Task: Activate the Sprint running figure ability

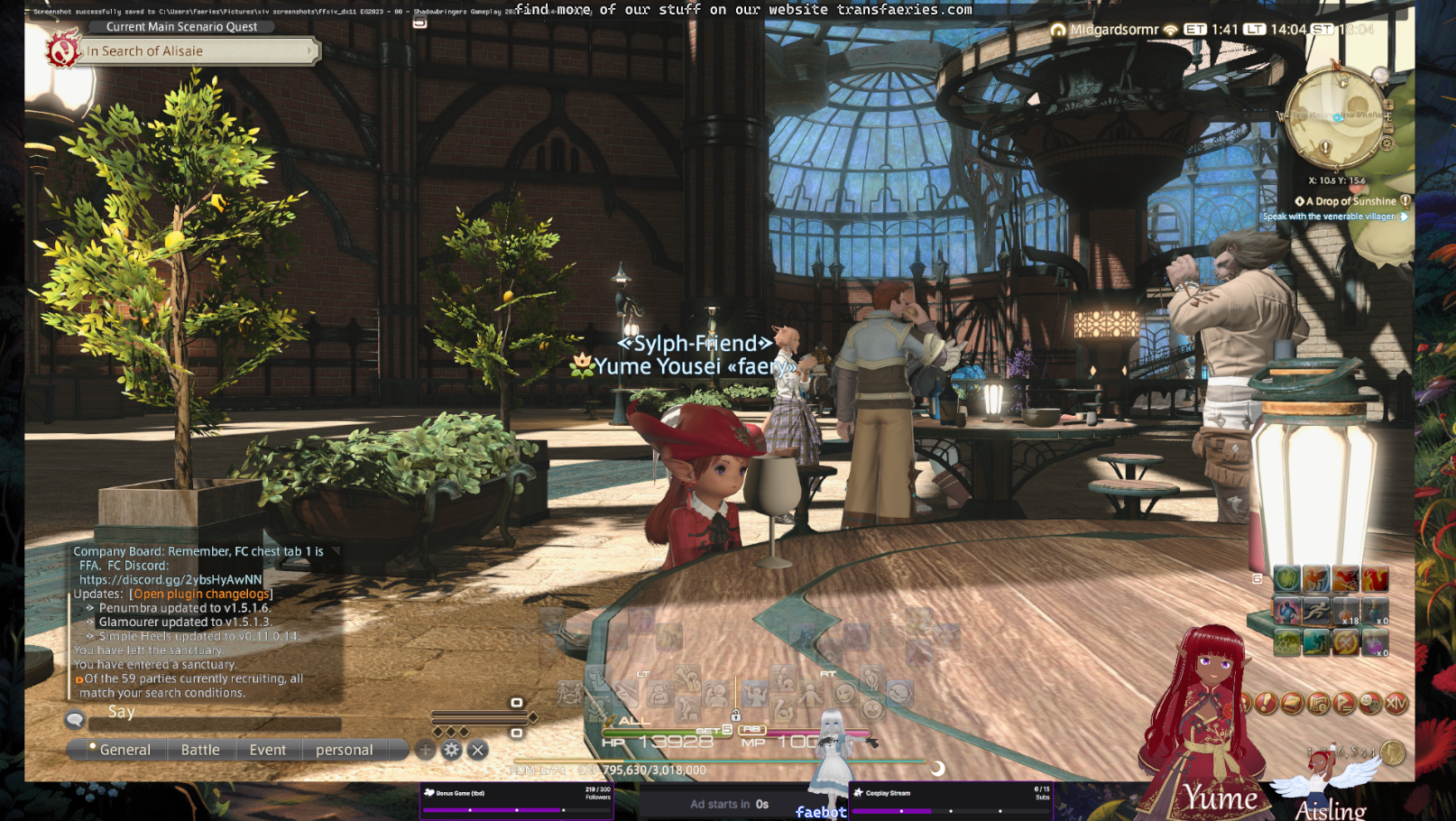Action: [1316, 612]
